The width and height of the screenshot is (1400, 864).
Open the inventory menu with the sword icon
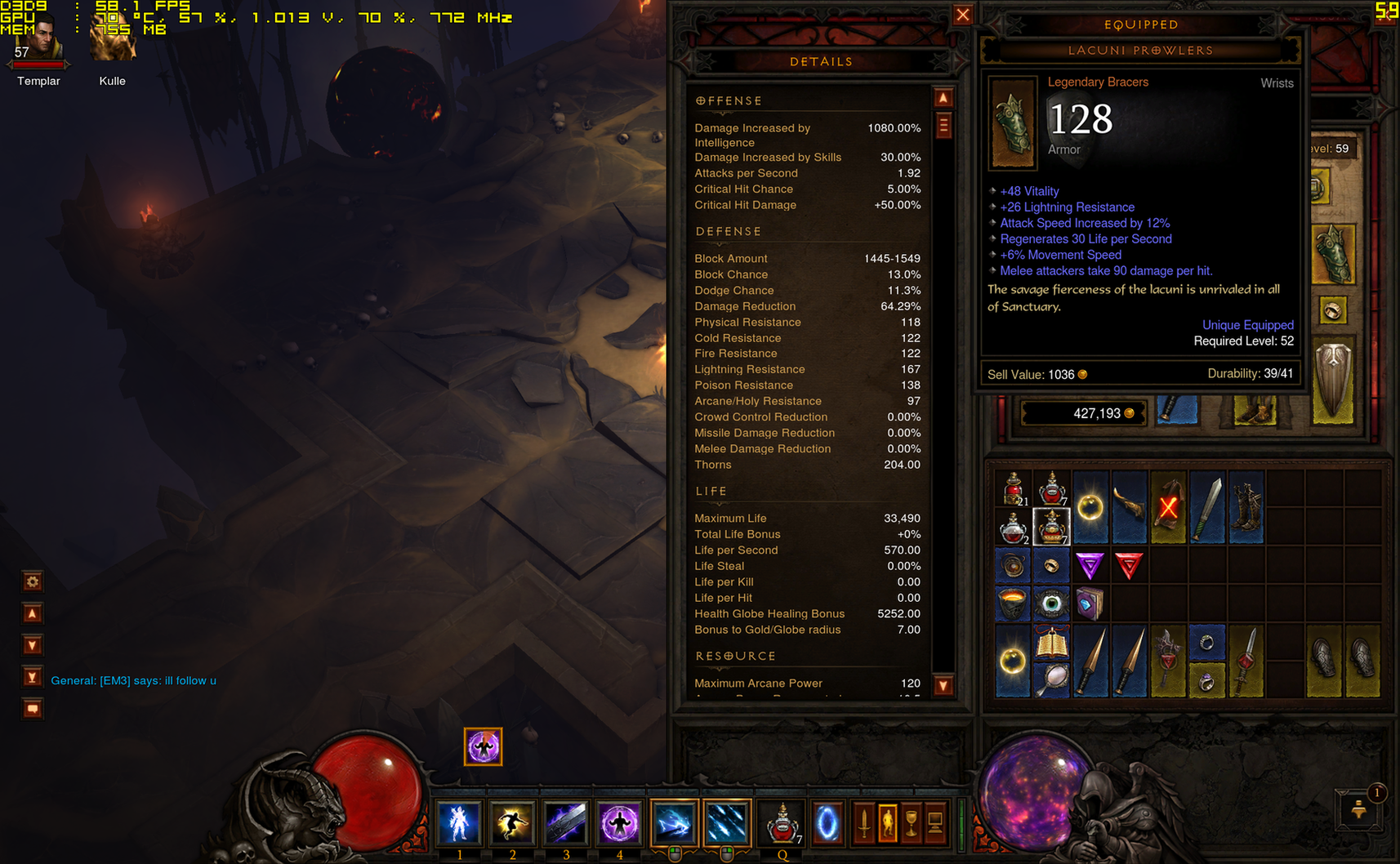point(863,823)
